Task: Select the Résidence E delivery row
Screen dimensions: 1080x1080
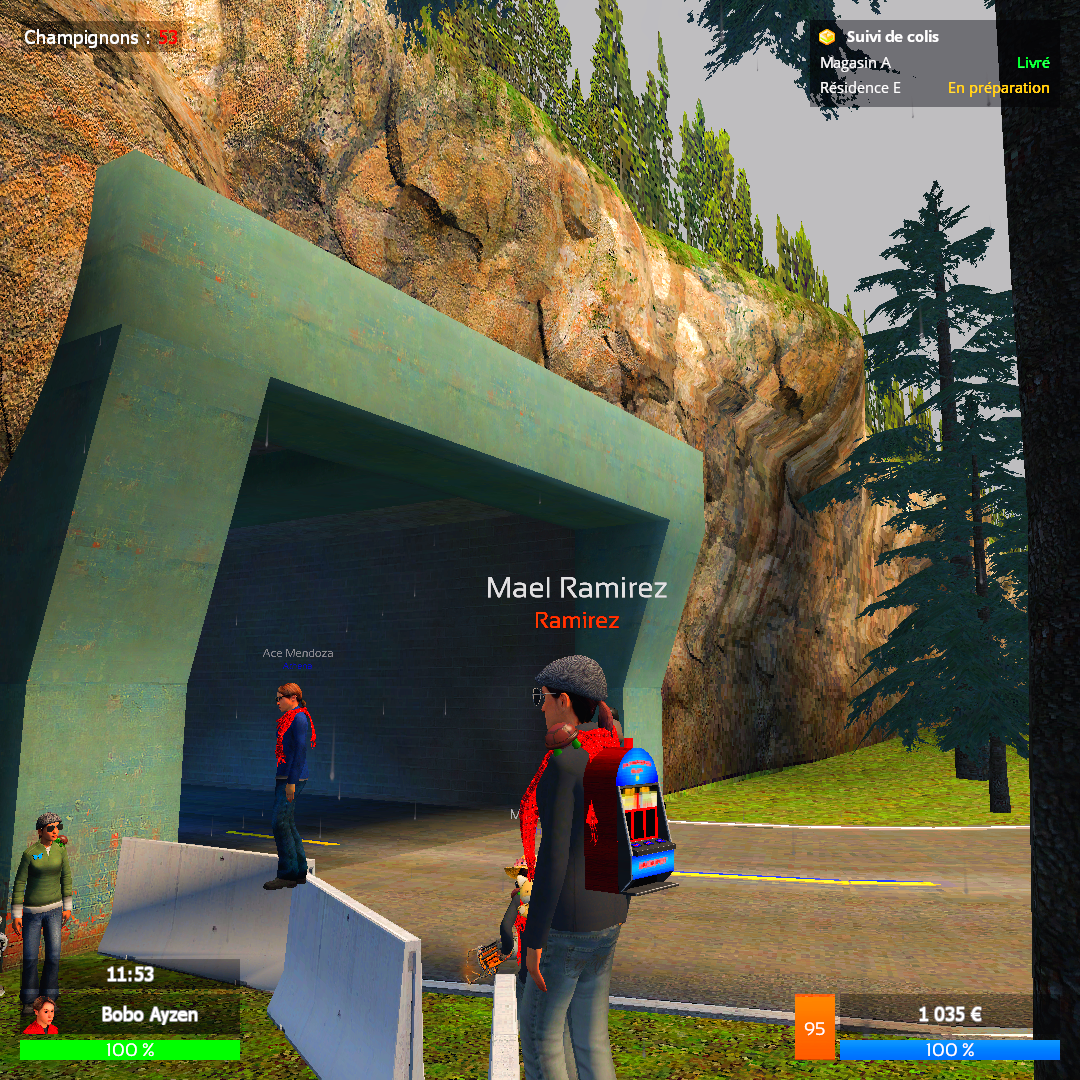Action: pos(934,88)
